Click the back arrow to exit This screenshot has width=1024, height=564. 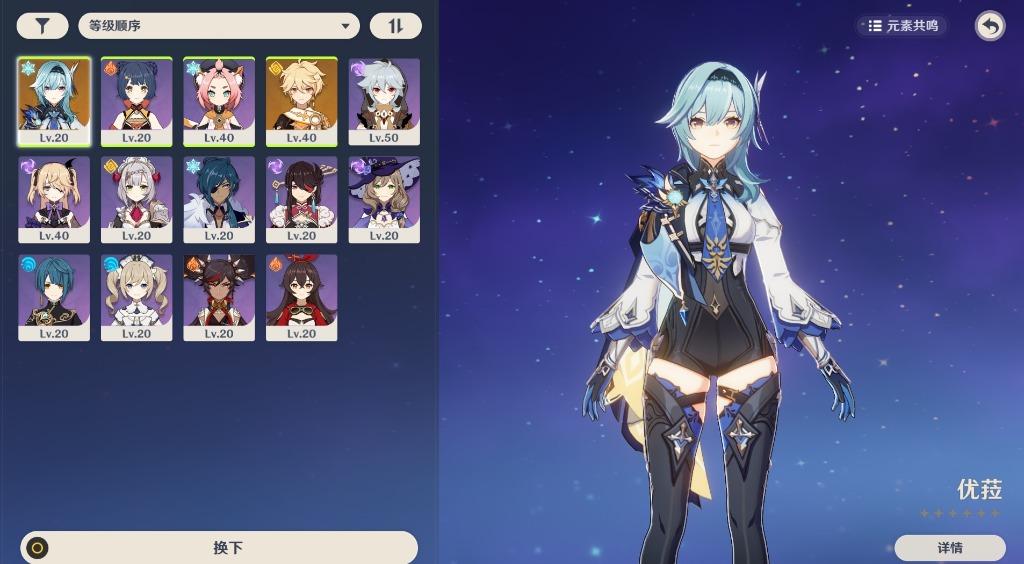click(x=989, y=26)
